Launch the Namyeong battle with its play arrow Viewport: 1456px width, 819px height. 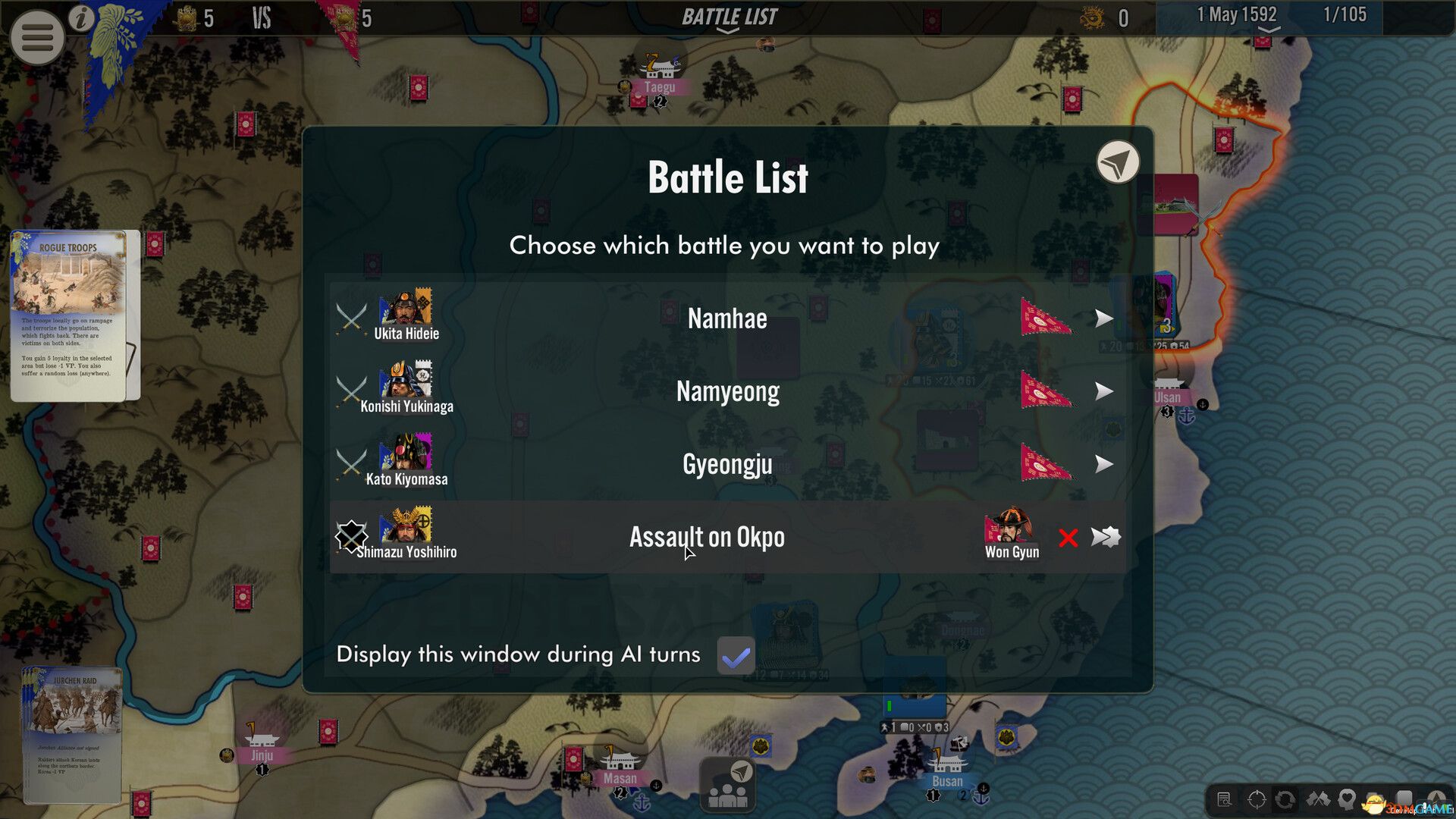[x=1105, y=392]
